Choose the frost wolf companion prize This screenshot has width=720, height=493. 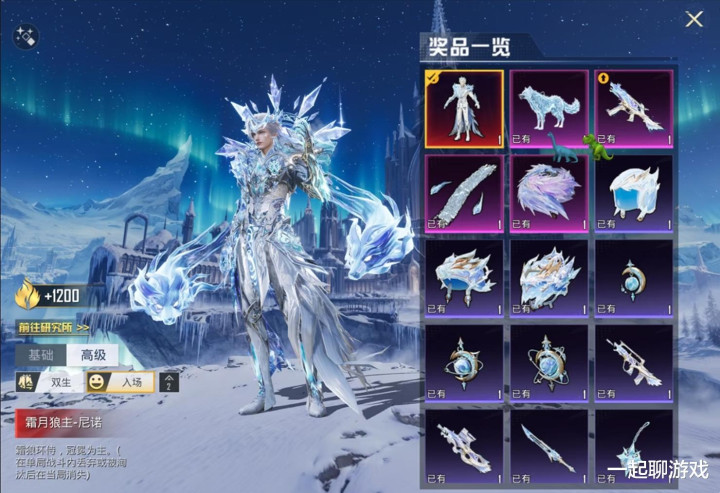pyautogui.click(x=549, y=108)
